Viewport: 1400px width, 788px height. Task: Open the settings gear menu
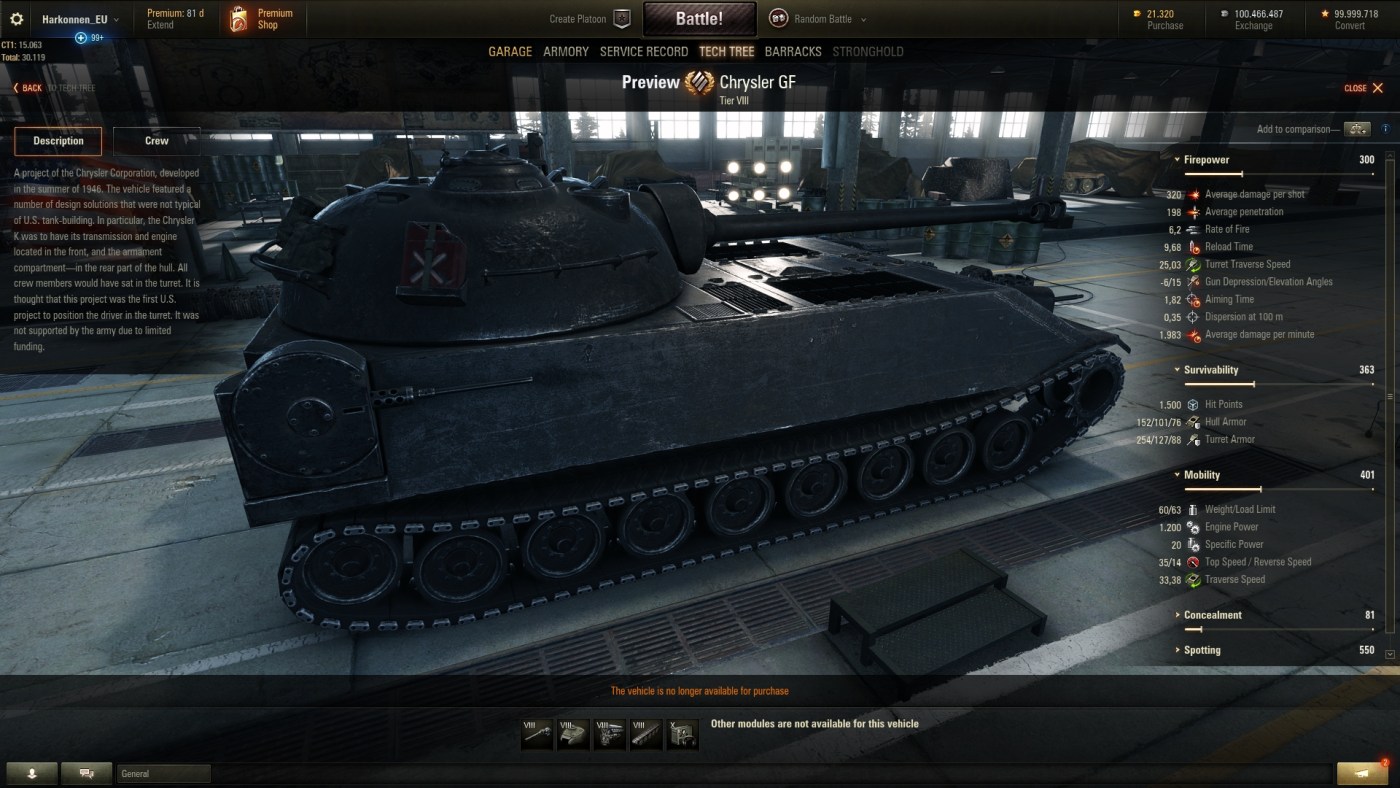16,19
